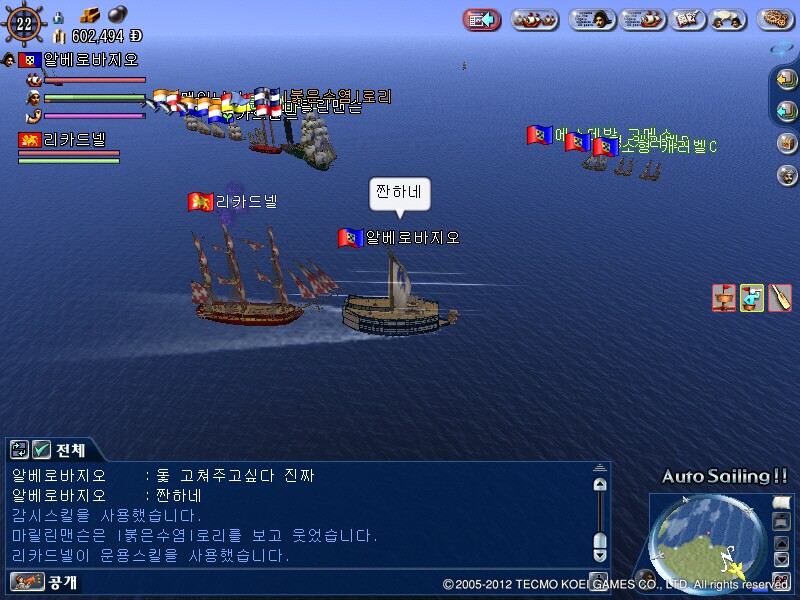This screenshot has height=600, width=800.
Task: Click the chat log scroll-up arrow
Action: click(x=600, y=484)
